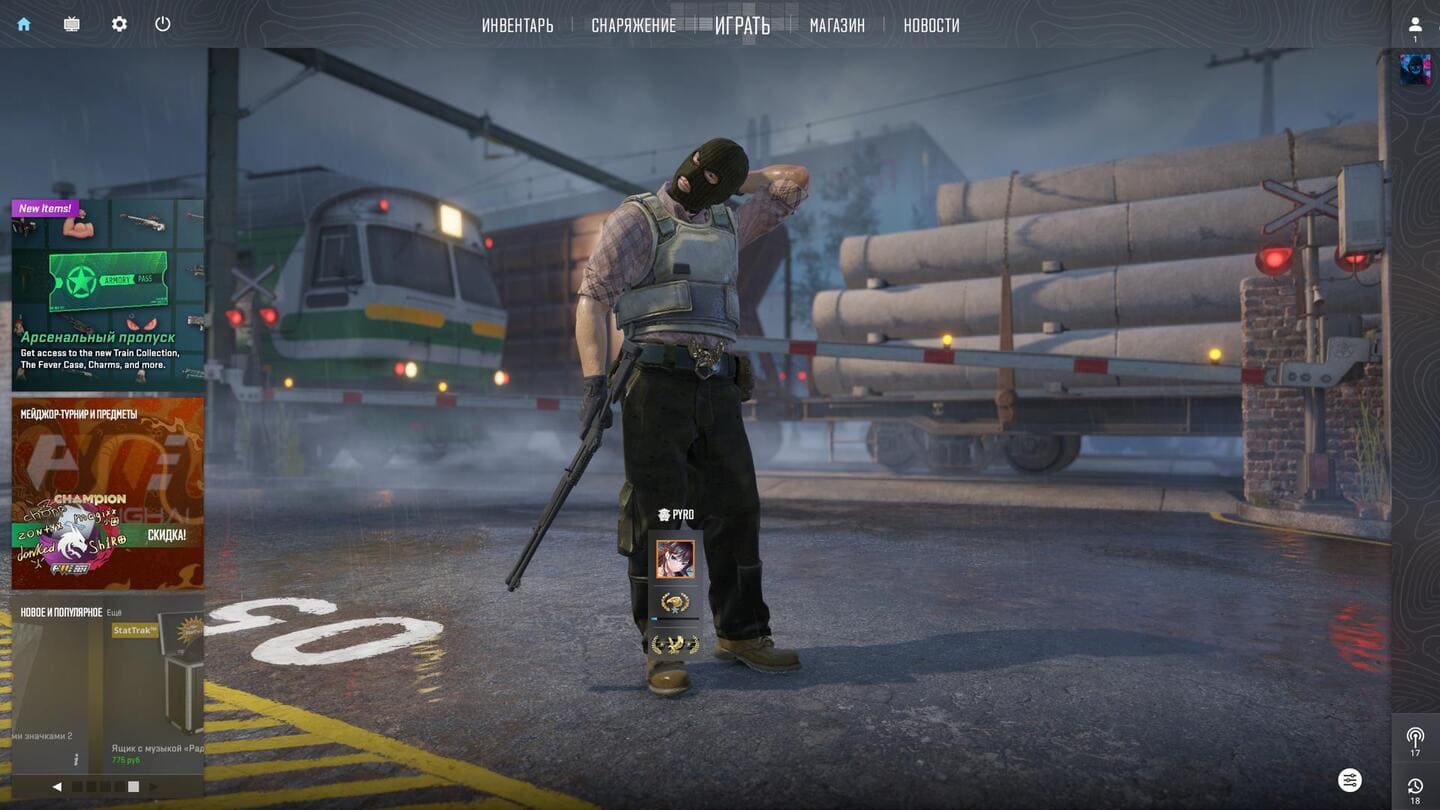This screenshot has width=1440, height=810.
Task: Open the НОВОСТИ tab
Action: pos(931,26)
